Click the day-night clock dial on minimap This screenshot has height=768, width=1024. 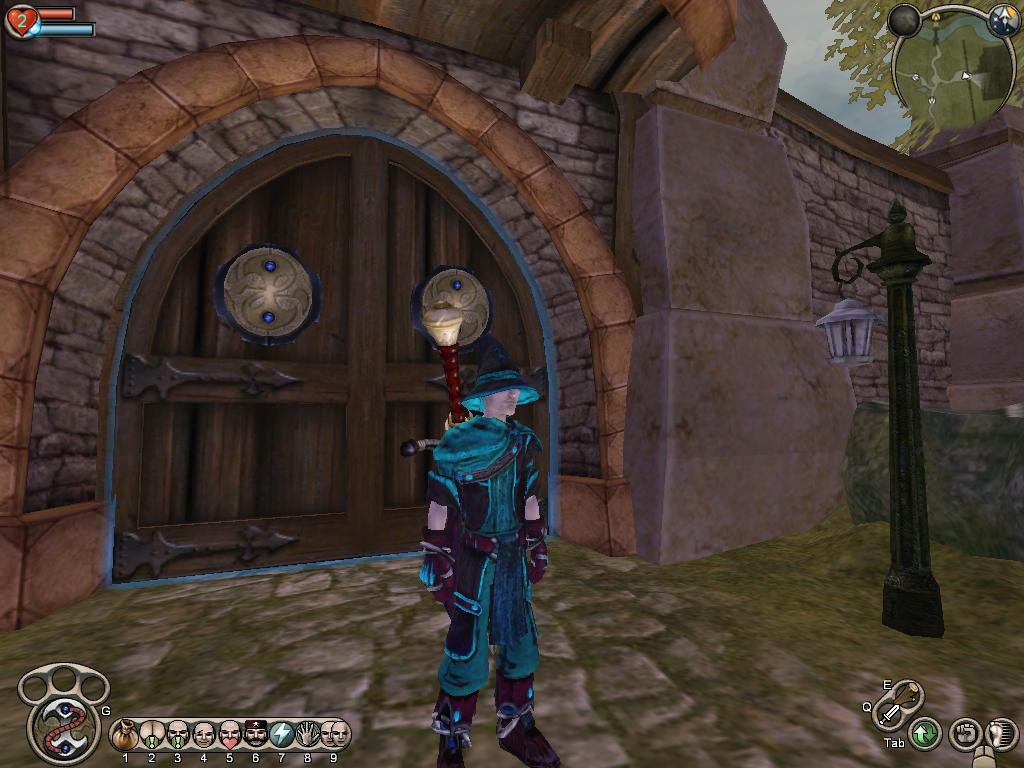[x=1003, y=22]
